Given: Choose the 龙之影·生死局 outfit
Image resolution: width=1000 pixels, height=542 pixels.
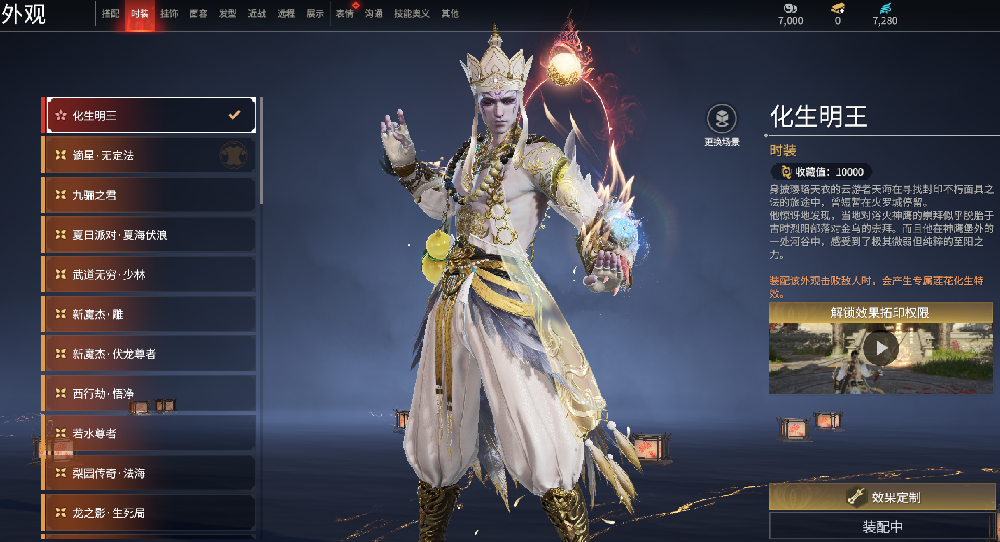Looking at the screenshot, I should [149, 513].
